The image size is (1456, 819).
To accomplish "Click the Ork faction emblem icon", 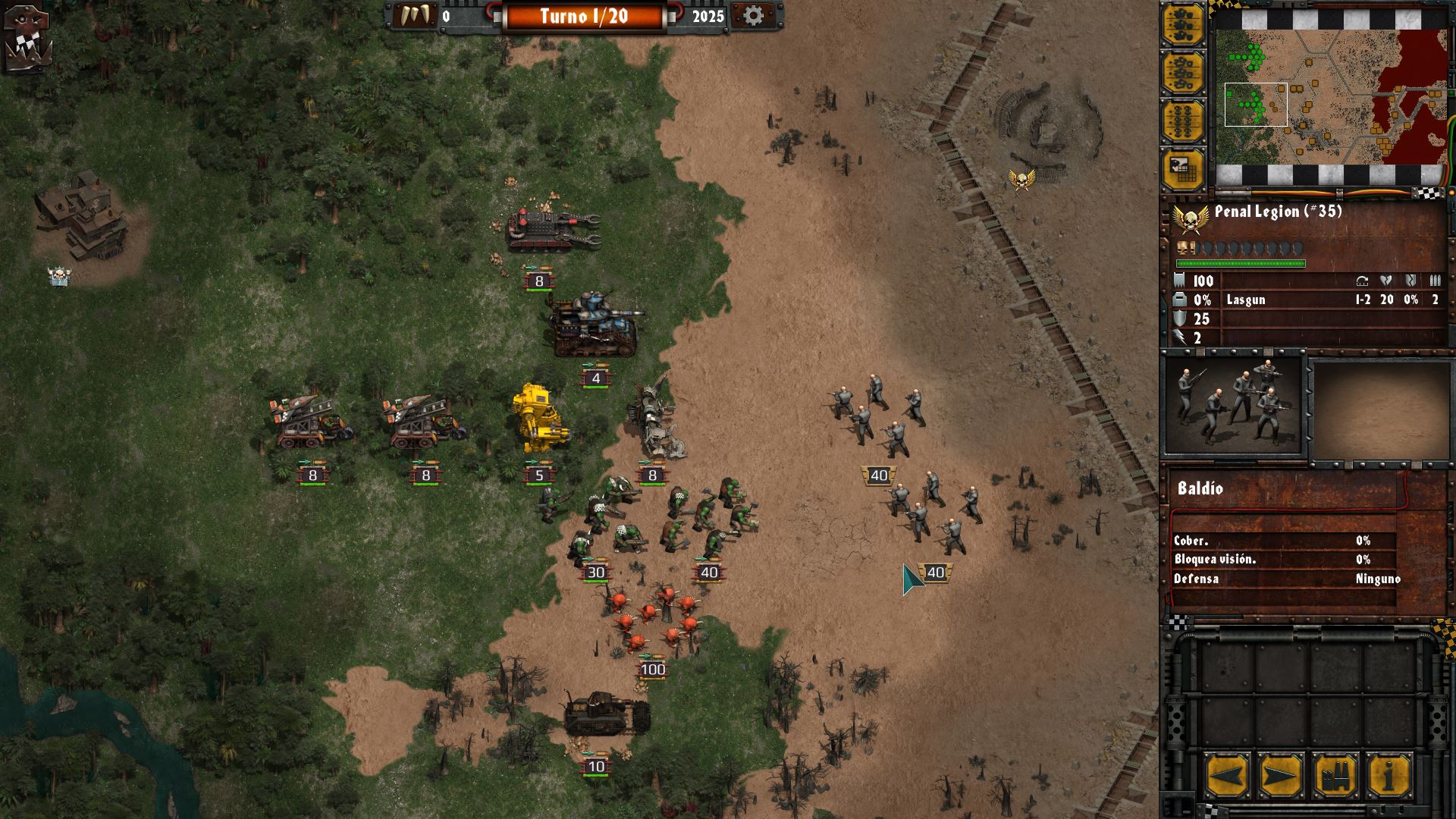I will 28,38.
